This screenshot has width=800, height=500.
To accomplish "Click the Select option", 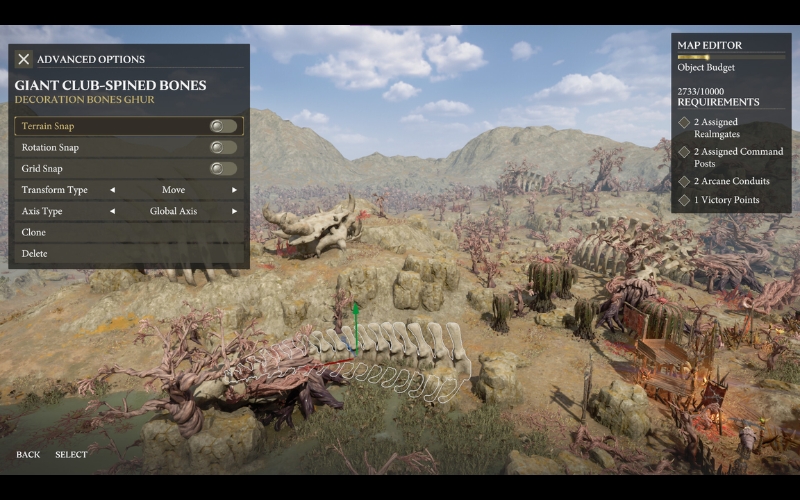I will (71, 455).
